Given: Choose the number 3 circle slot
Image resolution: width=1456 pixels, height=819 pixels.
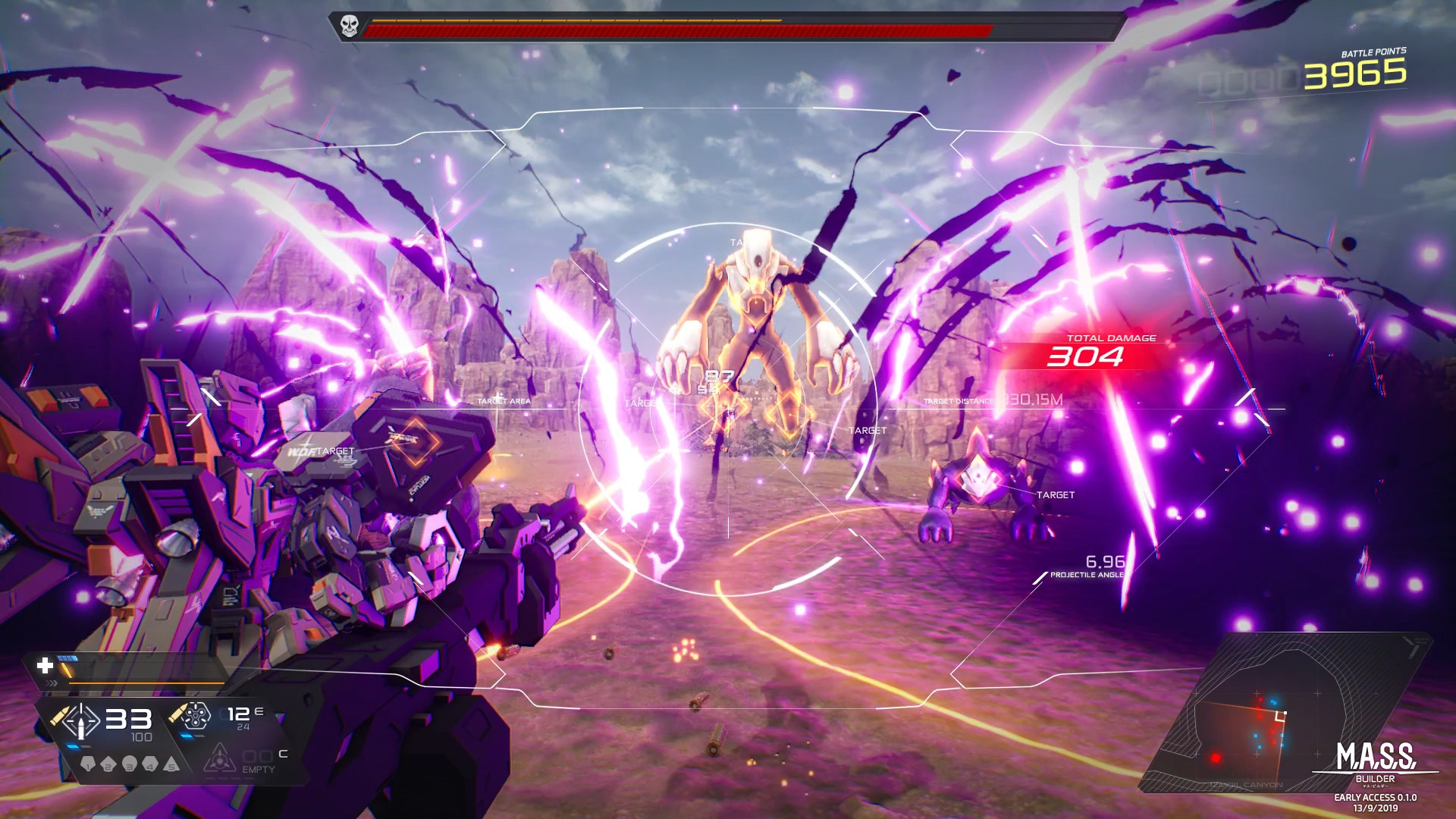Looking at the screenshot, I should click(130, 764).
